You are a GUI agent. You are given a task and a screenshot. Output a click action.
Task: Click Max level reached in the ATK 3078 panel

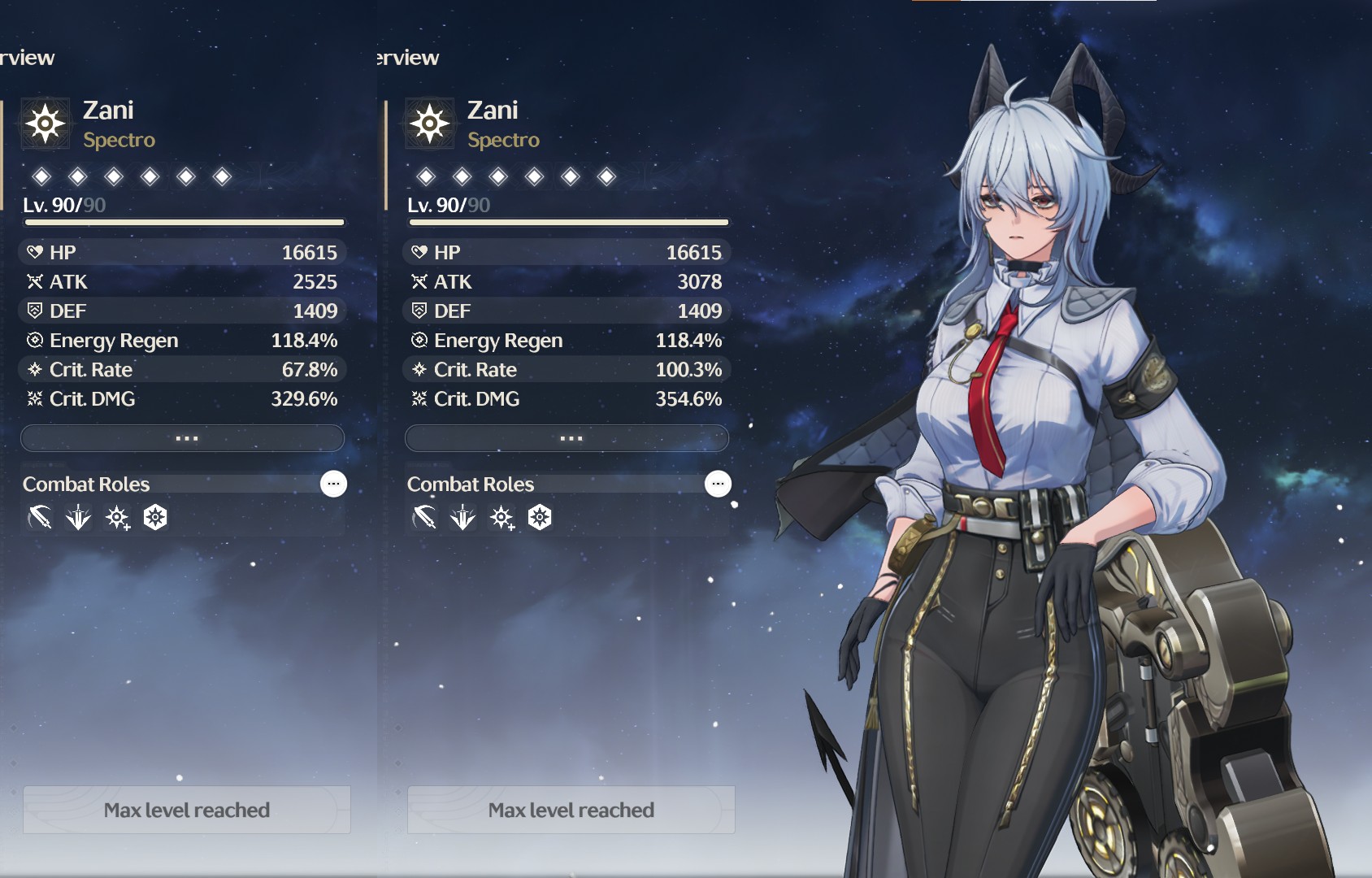[571, 810]
